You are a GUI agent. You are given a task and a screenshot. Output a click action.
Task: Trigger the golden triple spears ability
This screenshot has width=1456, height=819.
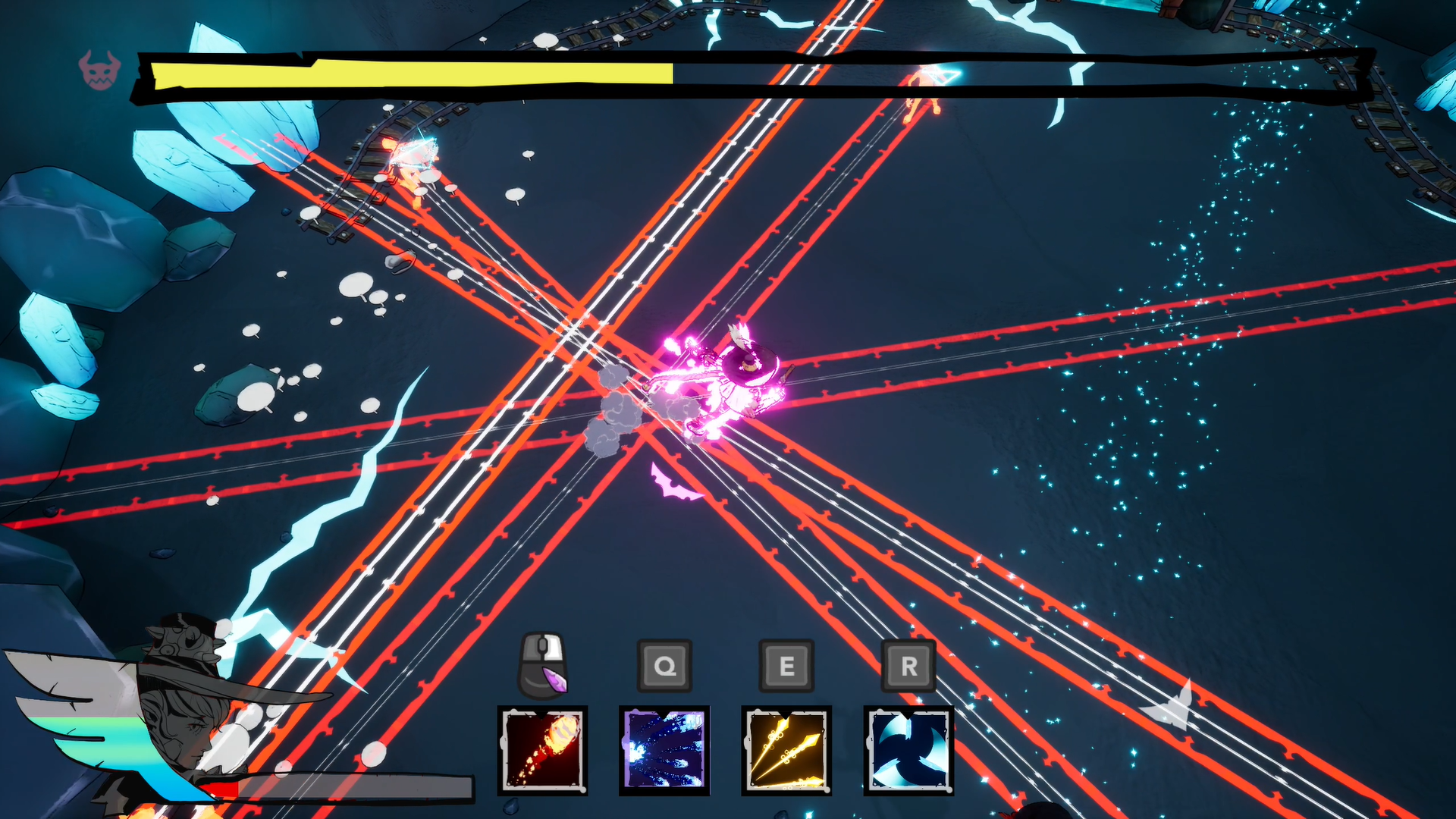point(786,749)
